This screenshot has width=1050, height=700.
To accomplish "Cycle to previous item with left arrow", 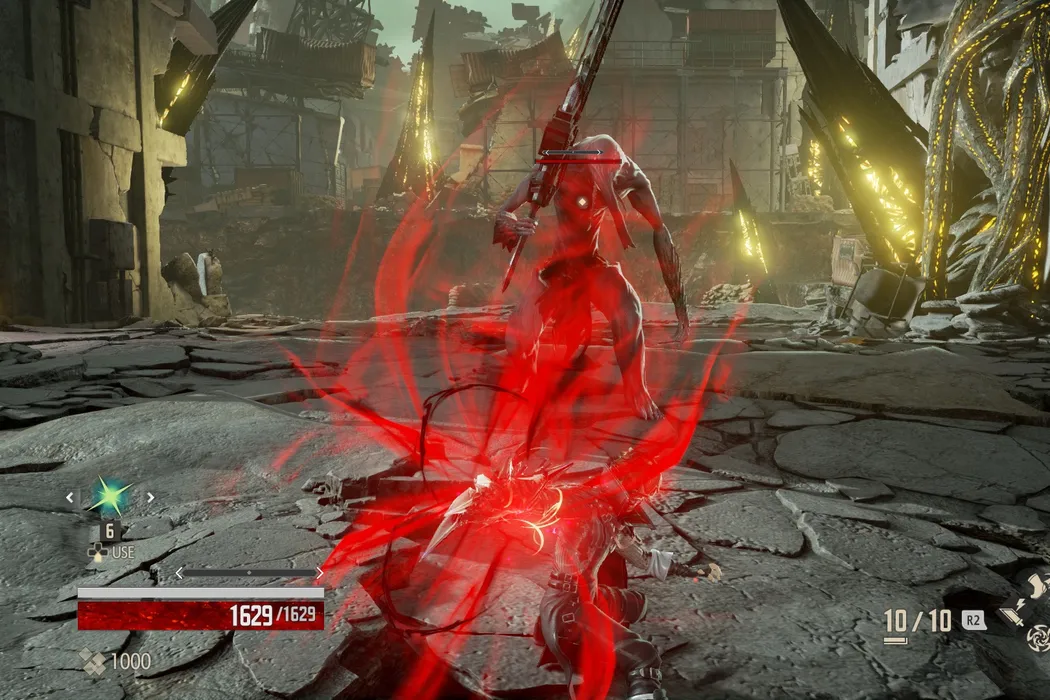I will point(70,497).
